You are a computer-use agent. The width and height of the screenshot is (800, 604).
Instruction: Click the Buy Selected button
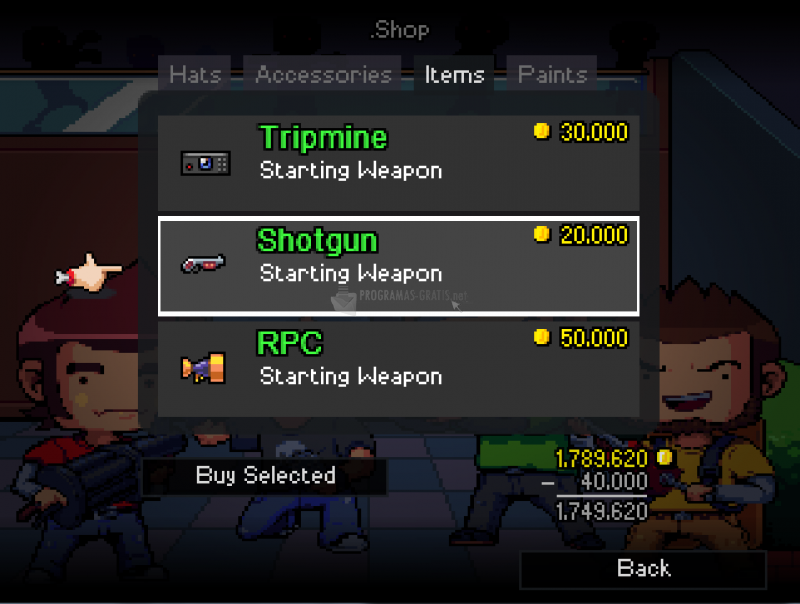(x=265, y=476)
